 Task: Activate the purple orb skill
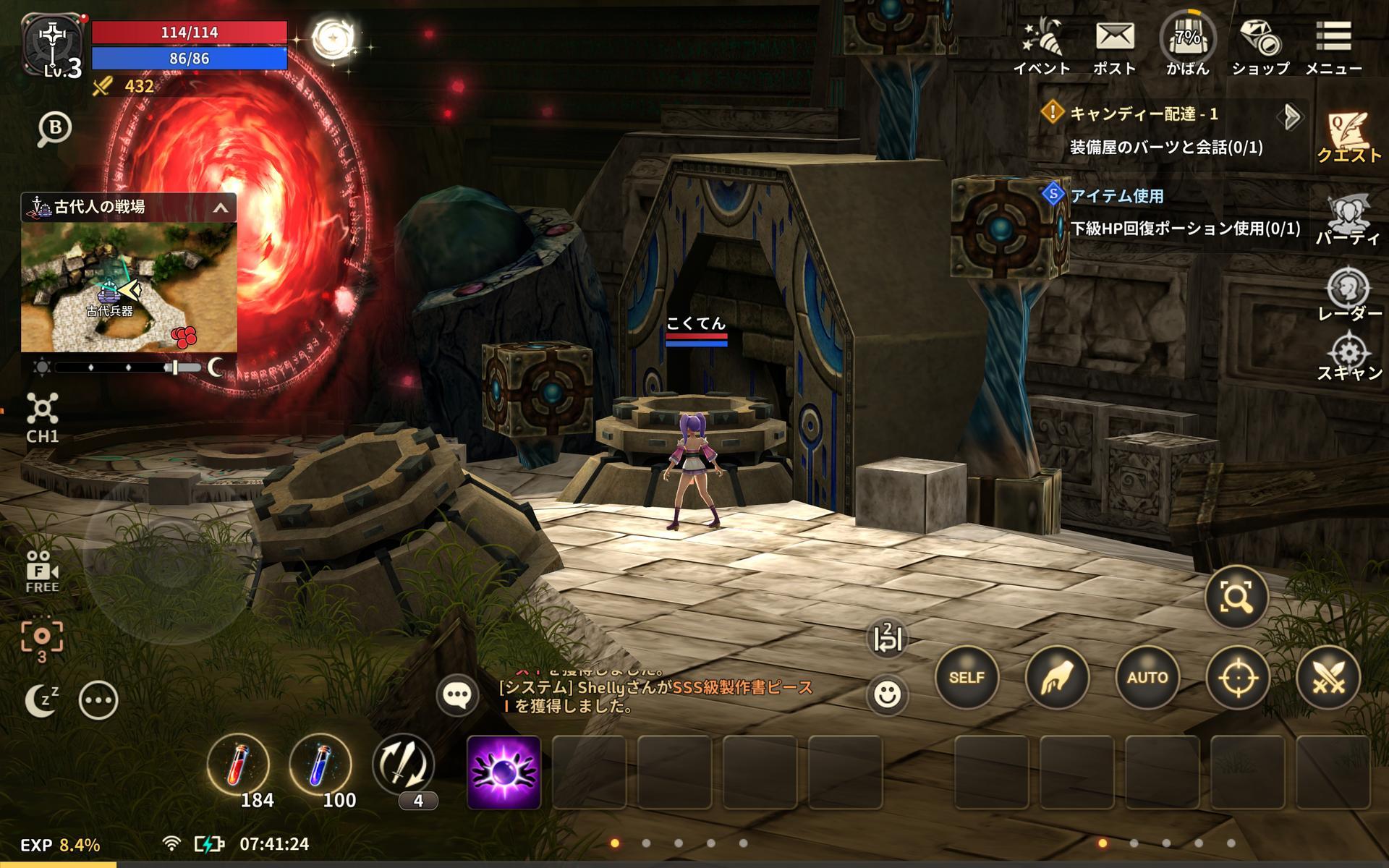tap(504, 772)
